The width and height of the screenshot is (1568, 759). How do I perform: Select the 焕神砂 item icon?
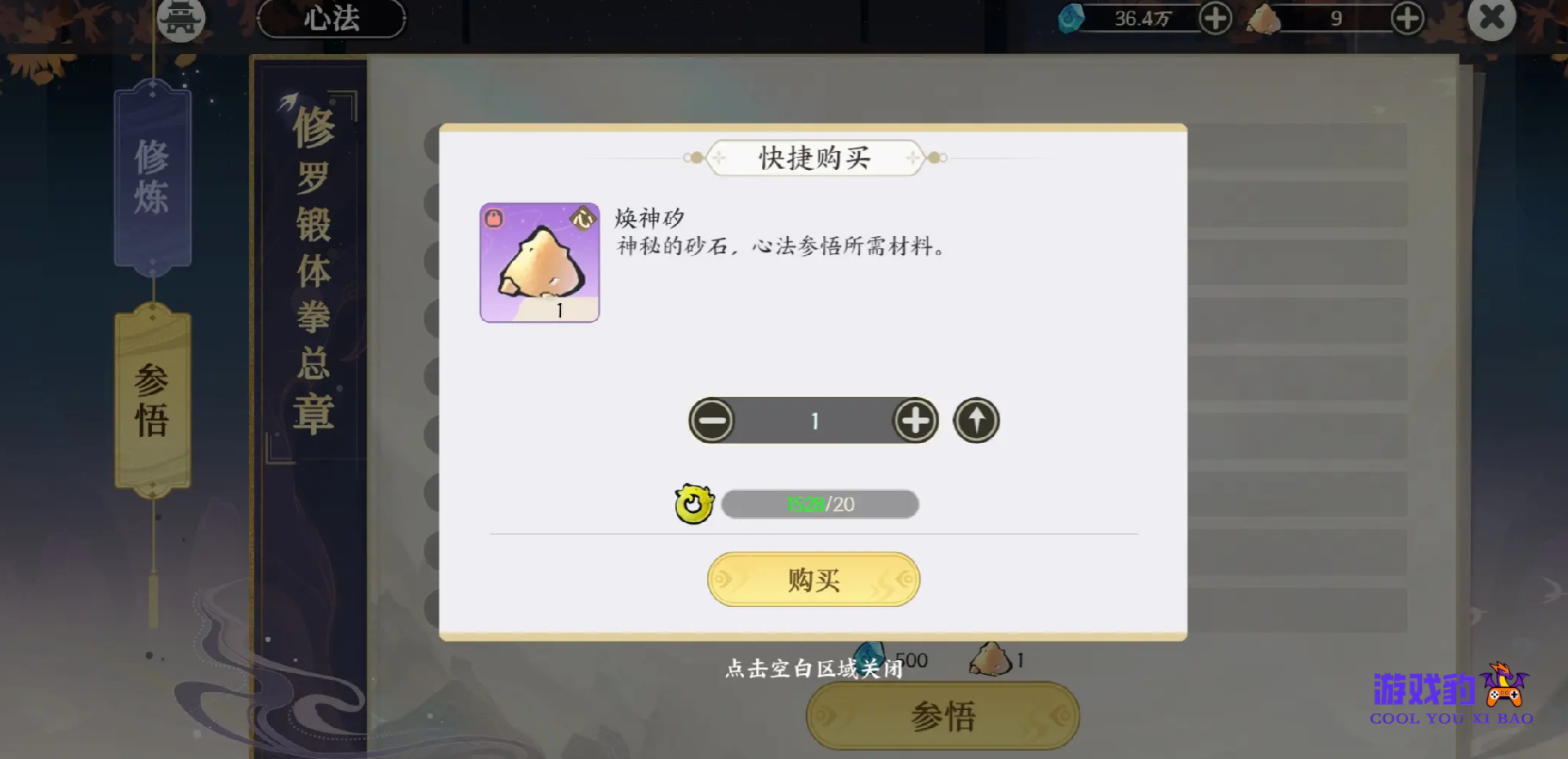click(540, 262)
